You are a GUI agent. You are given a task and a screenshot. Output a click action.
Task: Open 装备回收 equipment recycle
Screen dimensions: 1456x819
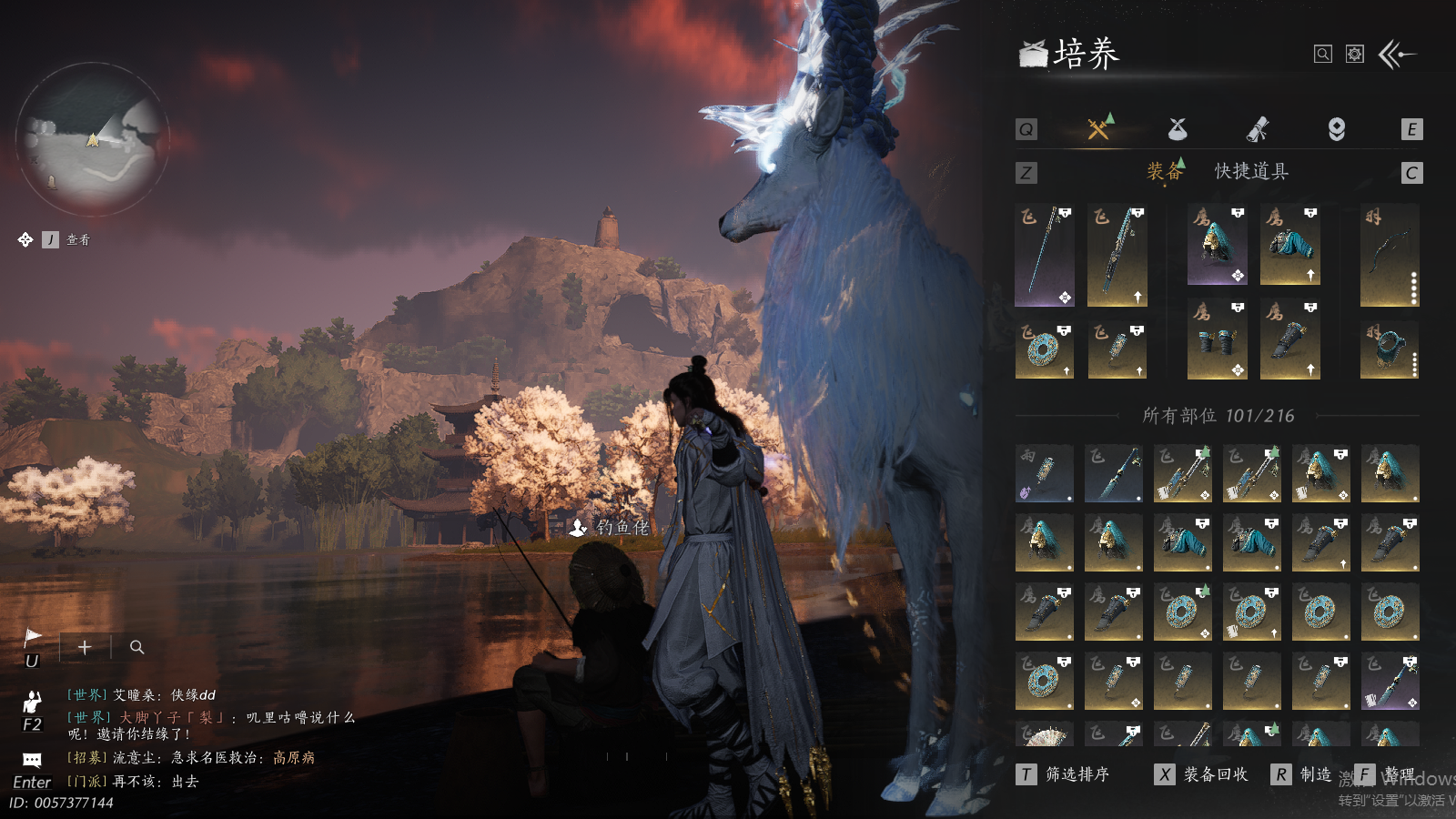pyautogui.click(x=1201, y=774)
